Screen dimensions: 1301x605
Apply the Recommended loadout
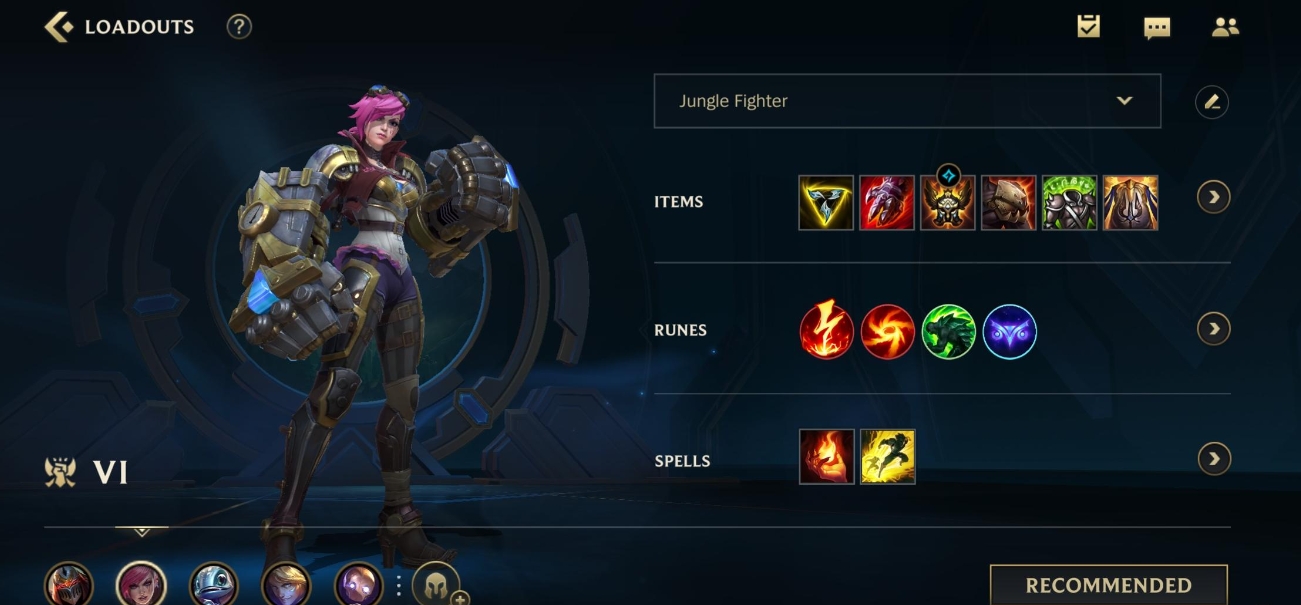1108,585
